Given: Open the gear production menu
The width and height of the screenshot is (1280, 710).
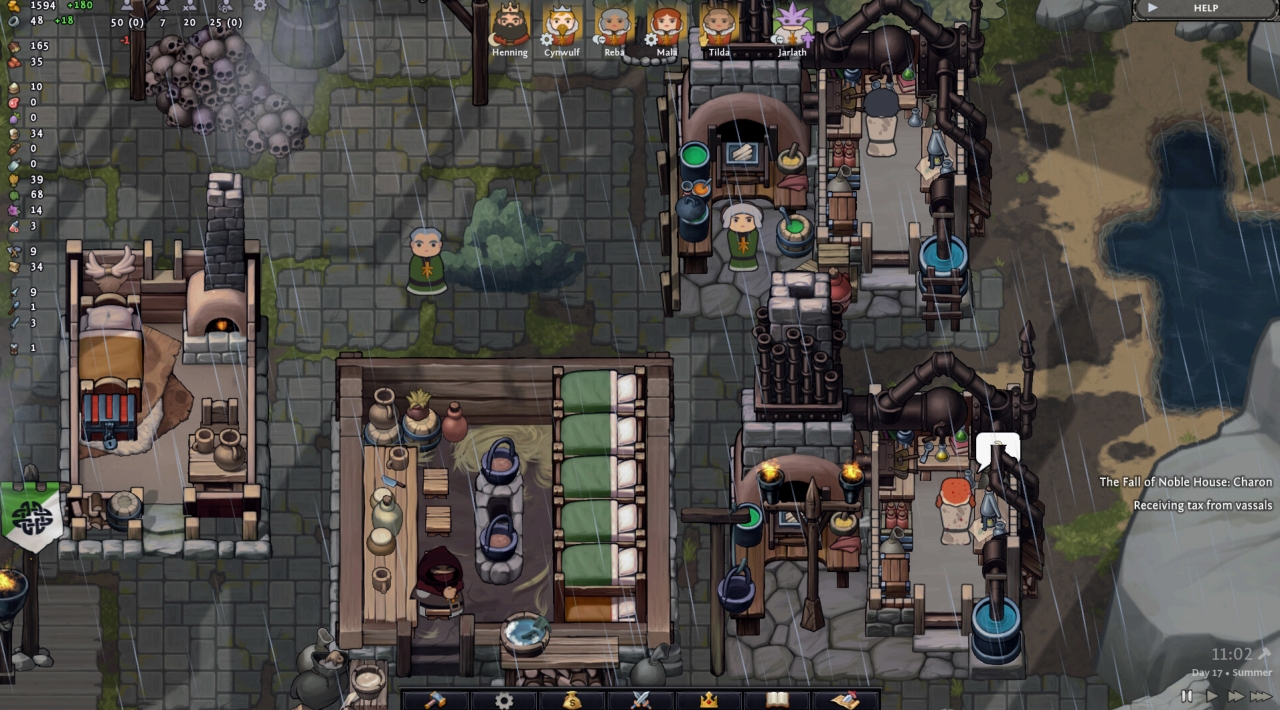Looking at the screenshot, I should click(504, 700).
